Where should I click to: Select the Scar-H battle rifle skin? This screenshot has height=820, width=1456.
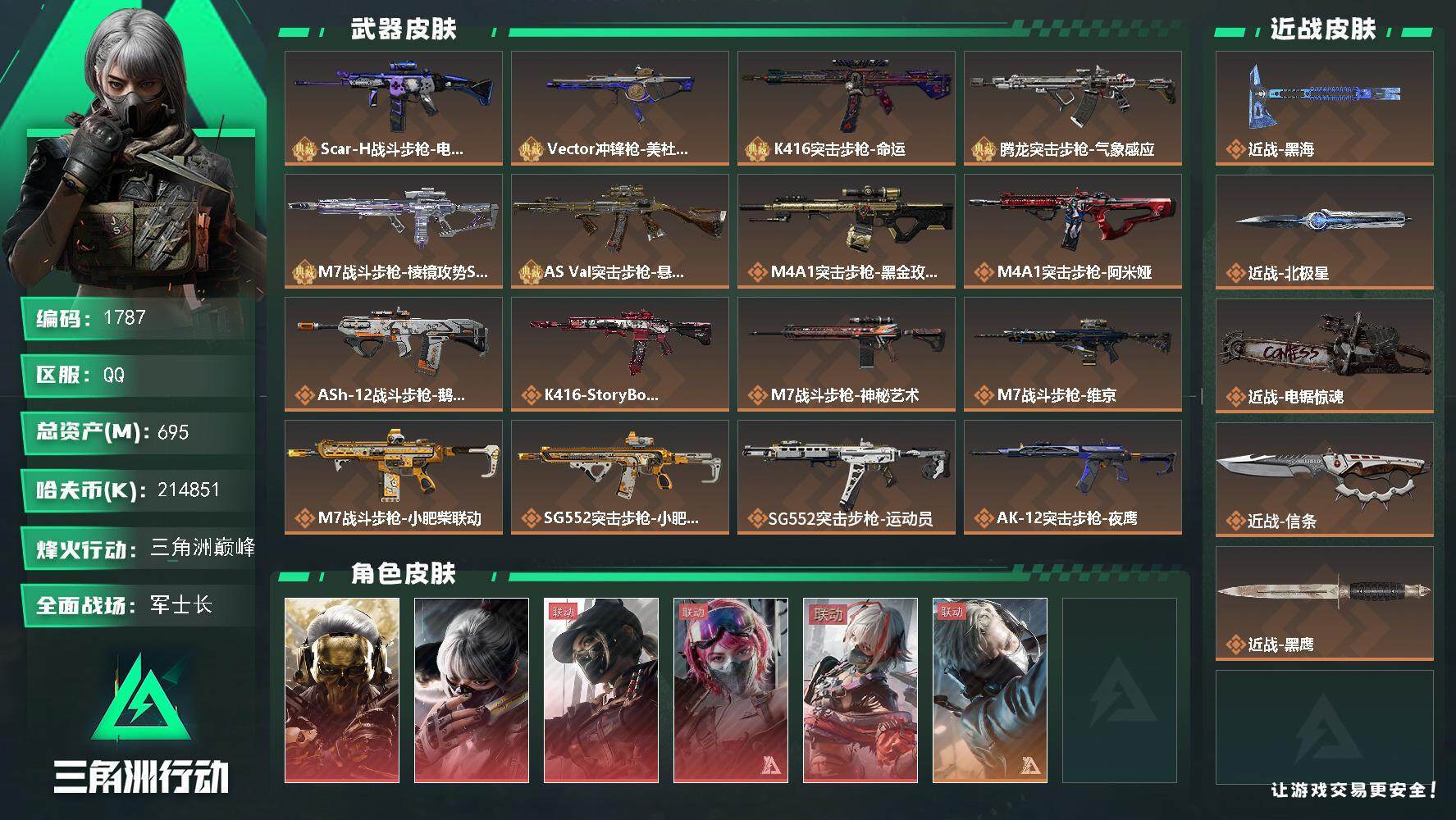coord(393,107)
